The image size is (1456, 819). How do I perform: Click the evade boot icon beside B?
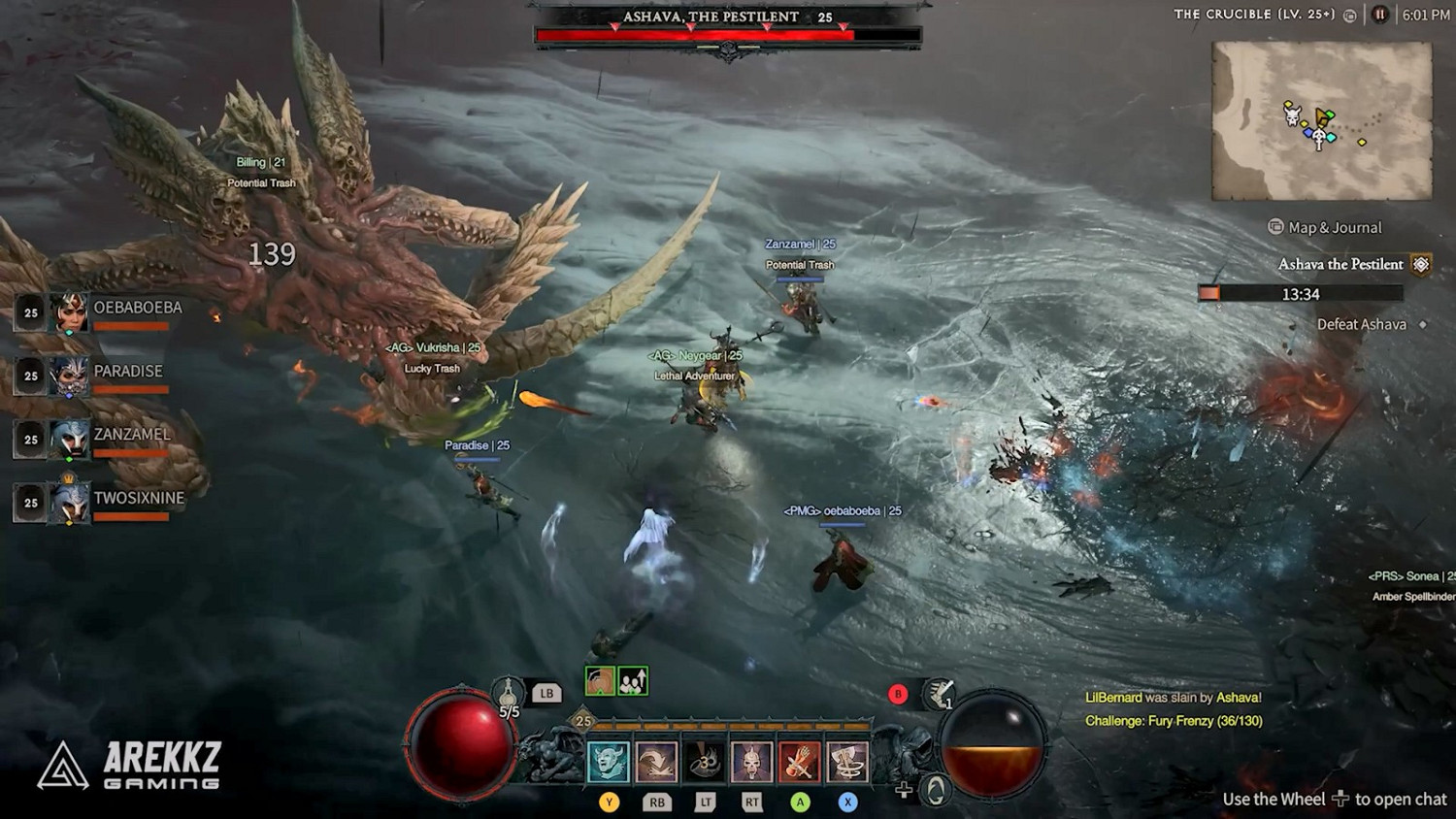tap(937, 693)
